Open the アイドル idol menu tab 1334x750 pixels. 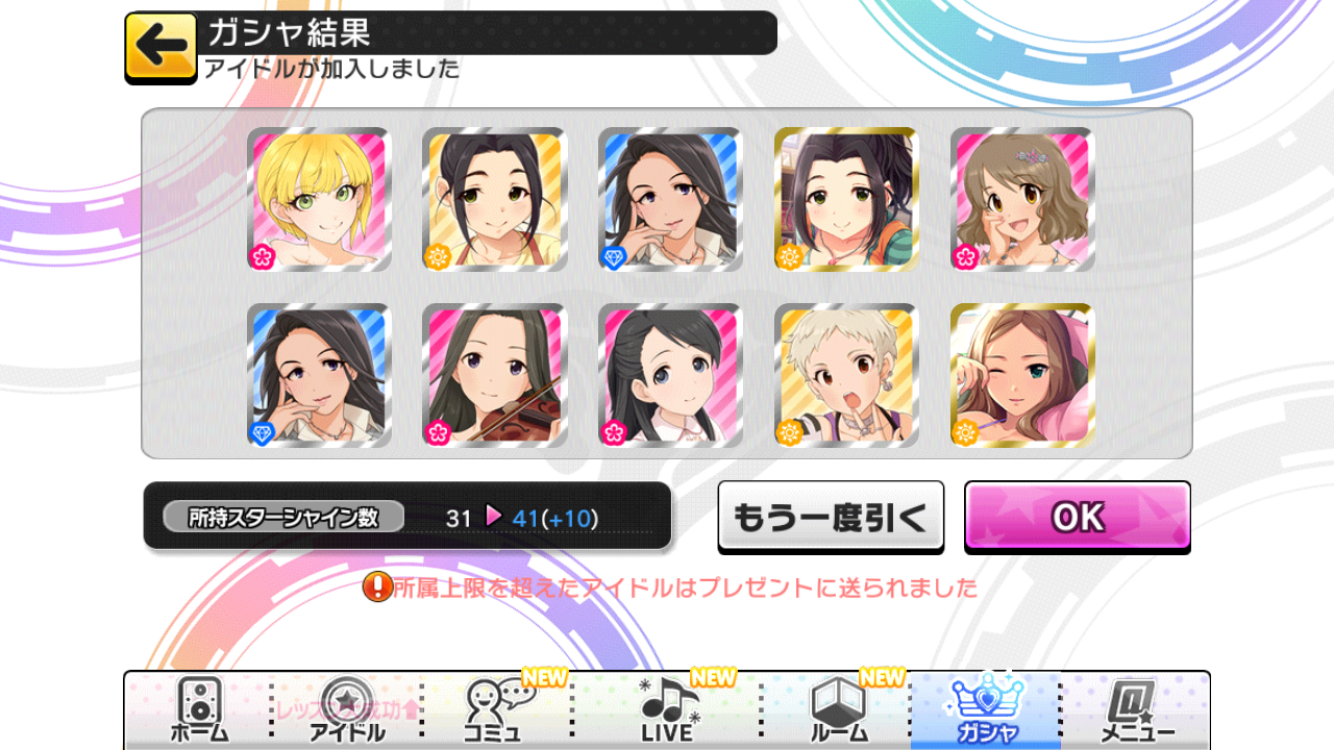pyautogui.click(x=347, y=710)
